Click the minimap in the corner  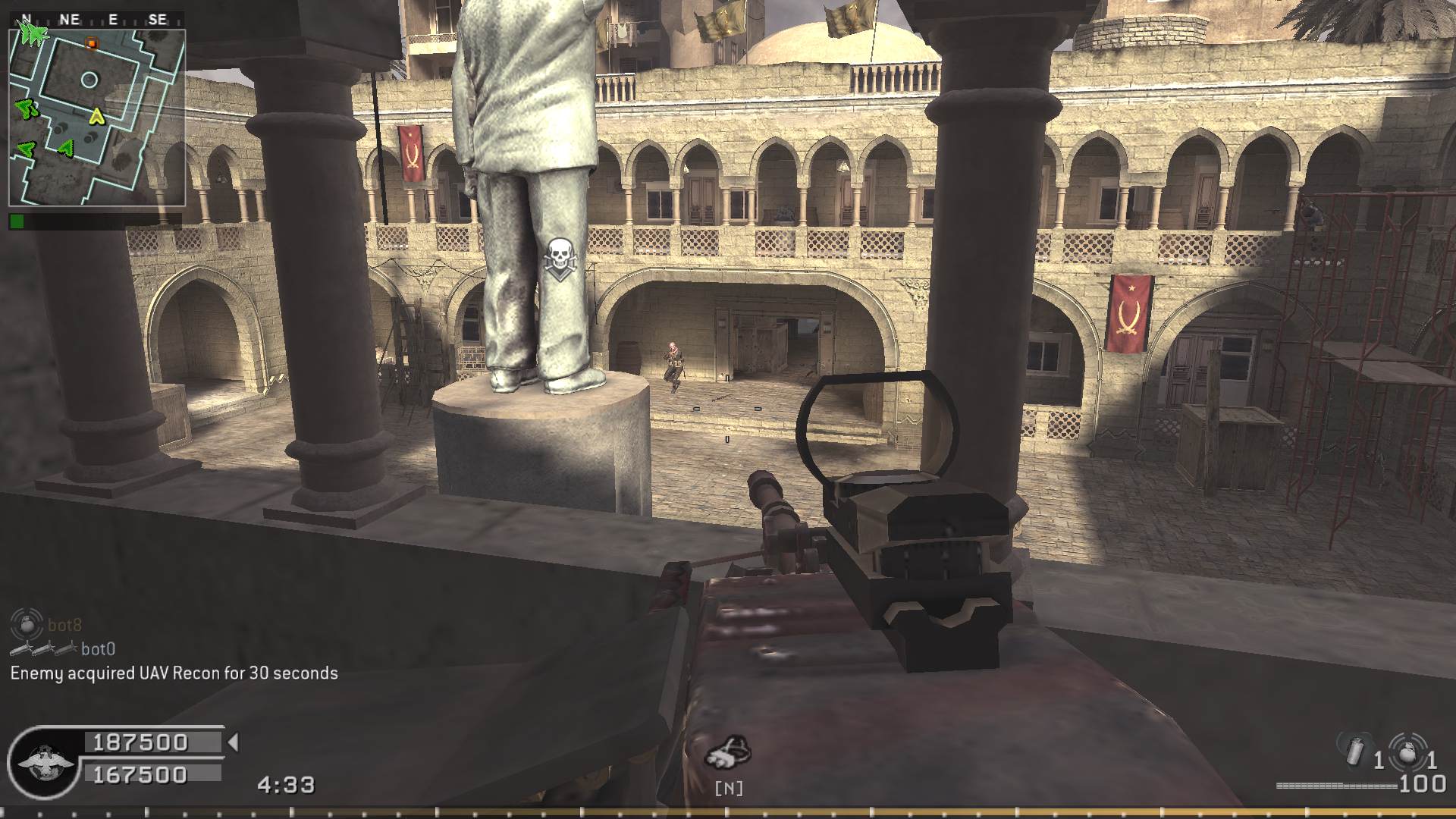pyautogui.click(x=97, y=118)
